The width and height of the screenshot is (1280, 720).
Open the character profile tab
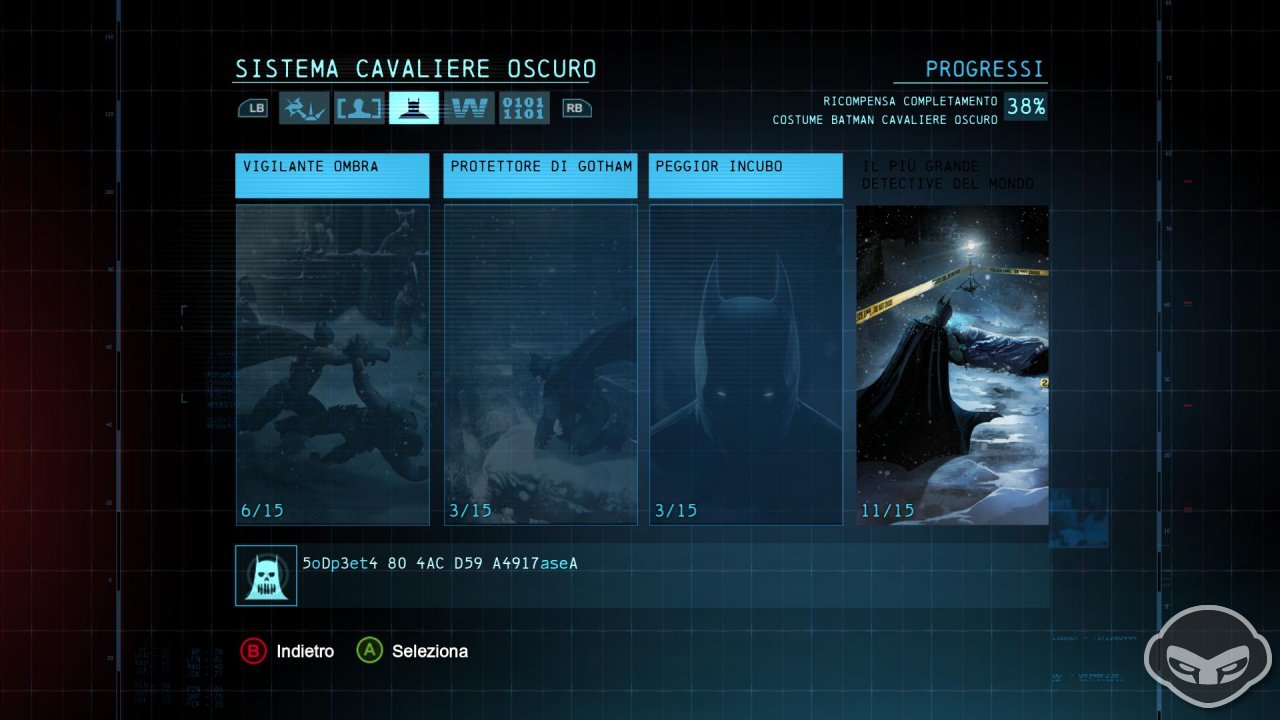click(358, 108)
